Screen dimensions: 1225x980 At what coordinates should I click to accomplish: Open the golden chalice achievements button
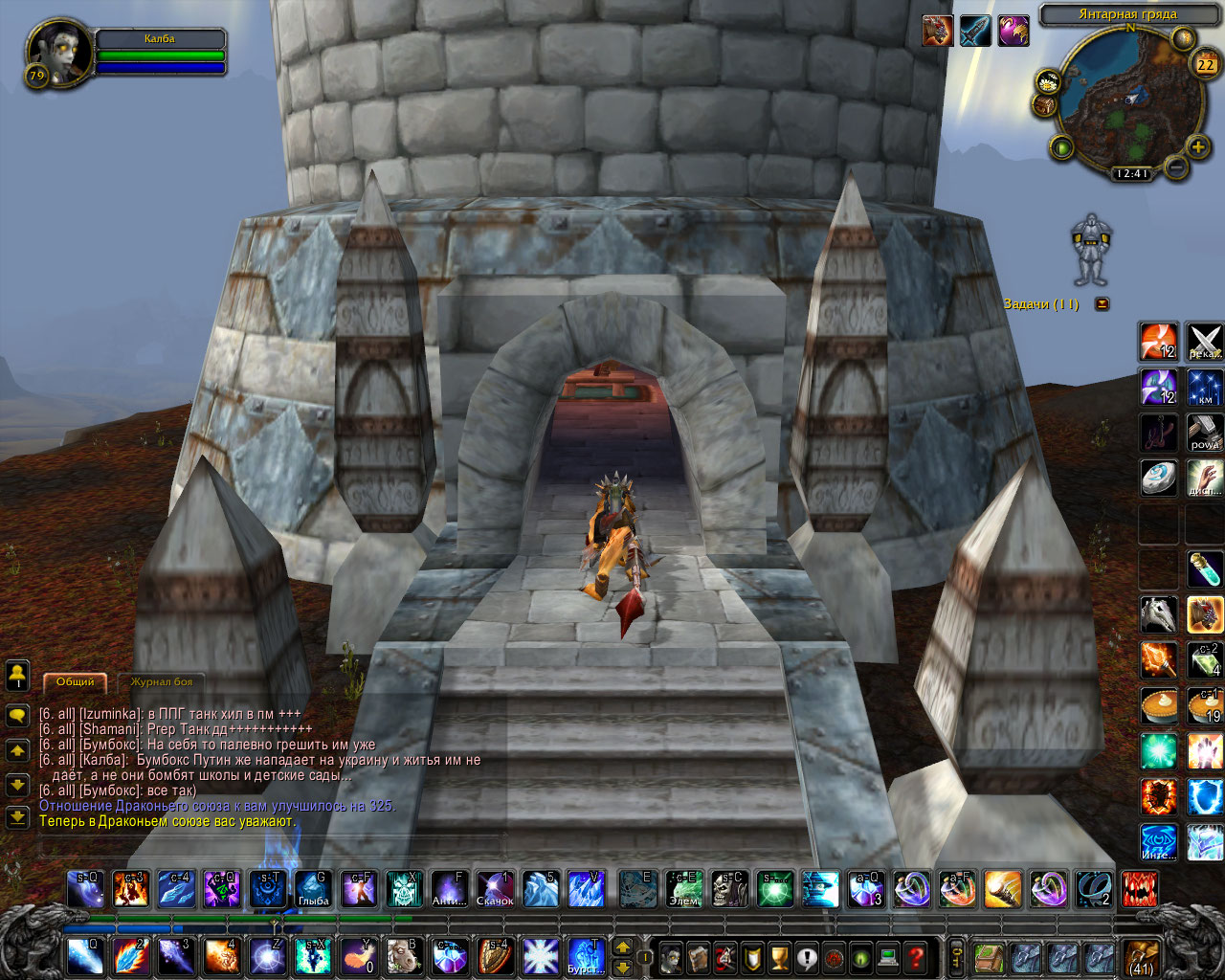click(779, 956)
